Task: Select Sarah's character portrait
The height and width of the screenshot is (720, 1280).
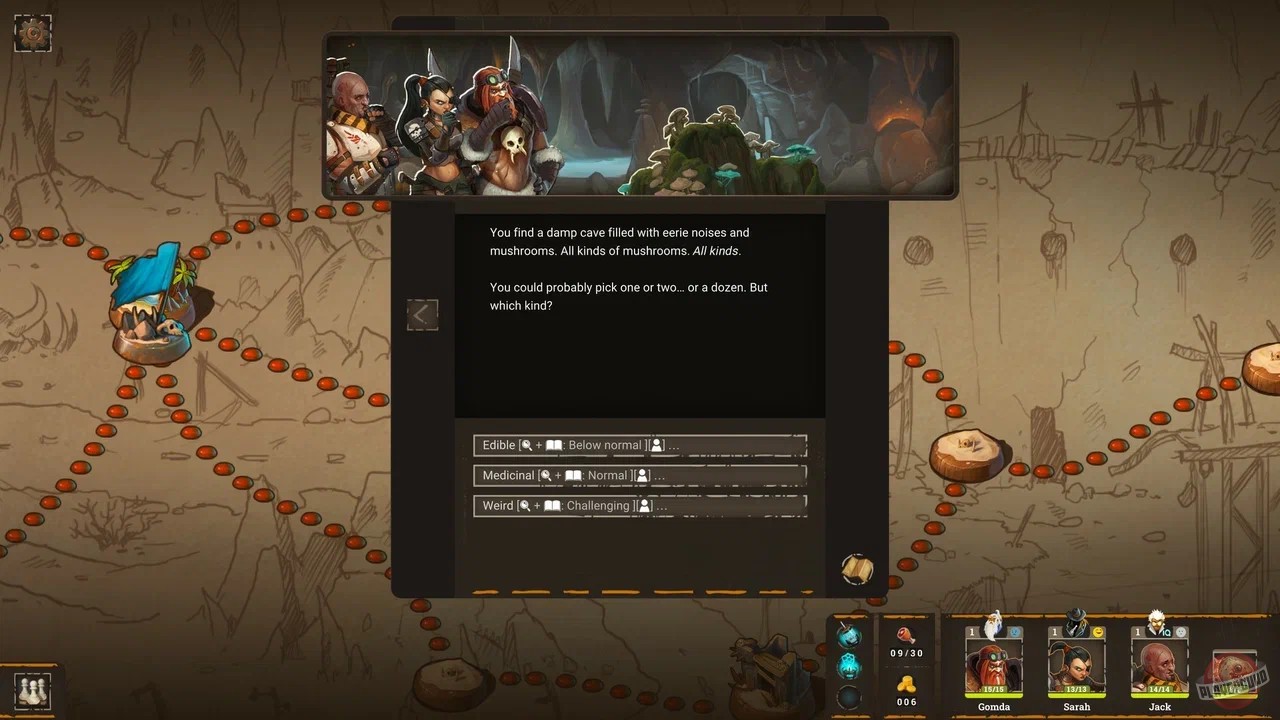Action: (1076, 665)
